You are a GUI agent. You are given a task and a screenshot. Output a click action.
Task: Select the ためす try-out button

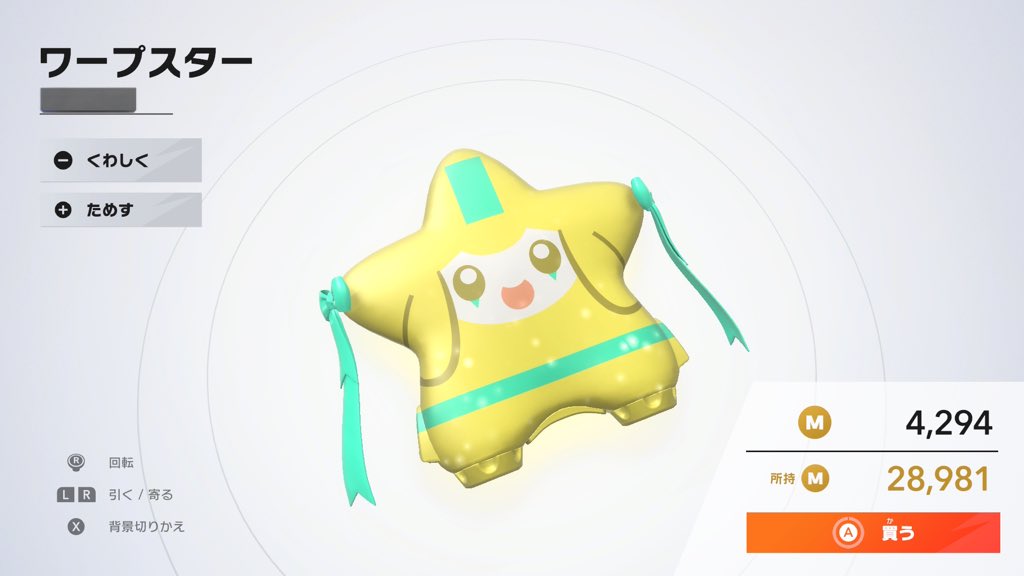120,210
